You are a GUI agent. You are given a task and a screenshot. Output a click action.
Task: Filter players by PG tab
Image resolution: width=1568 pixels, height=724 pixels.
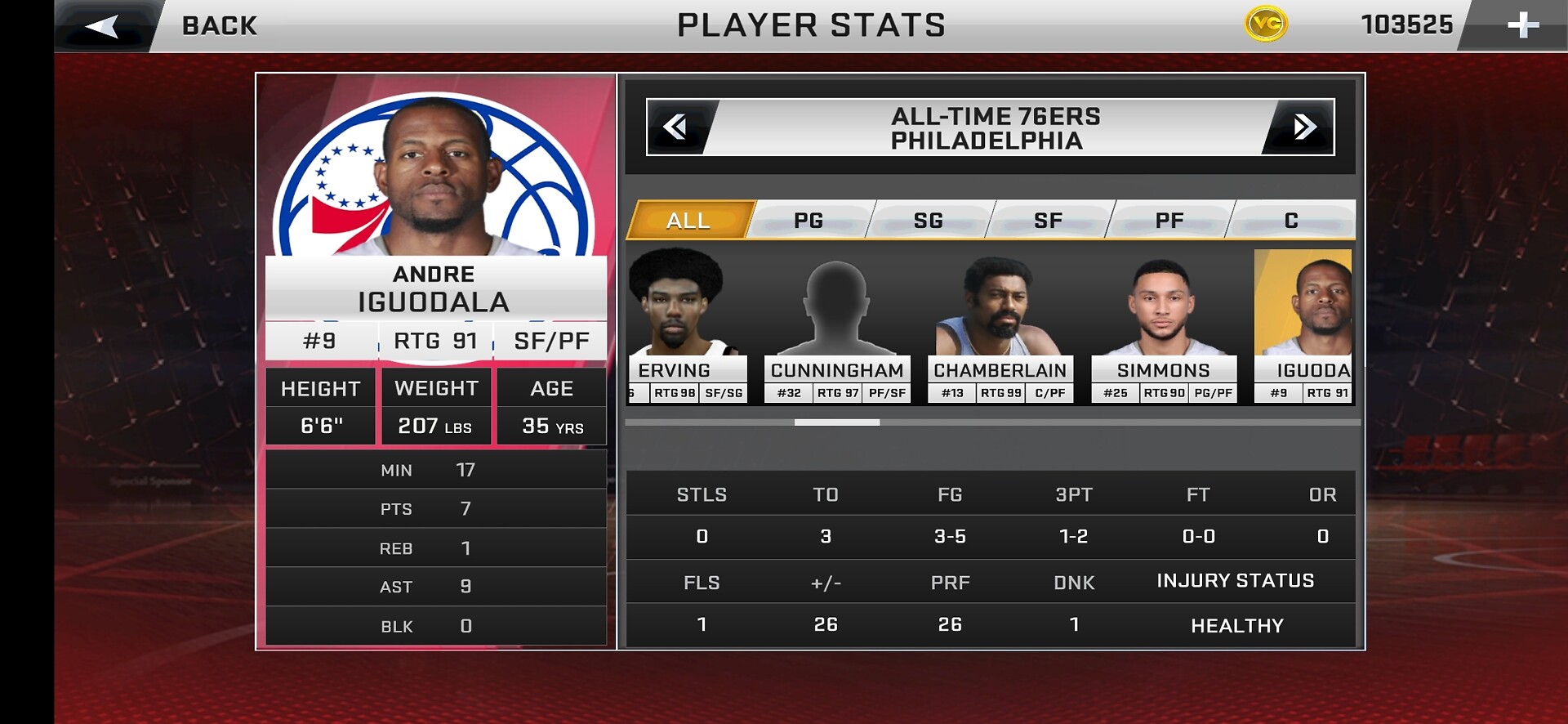coord(808,221)
